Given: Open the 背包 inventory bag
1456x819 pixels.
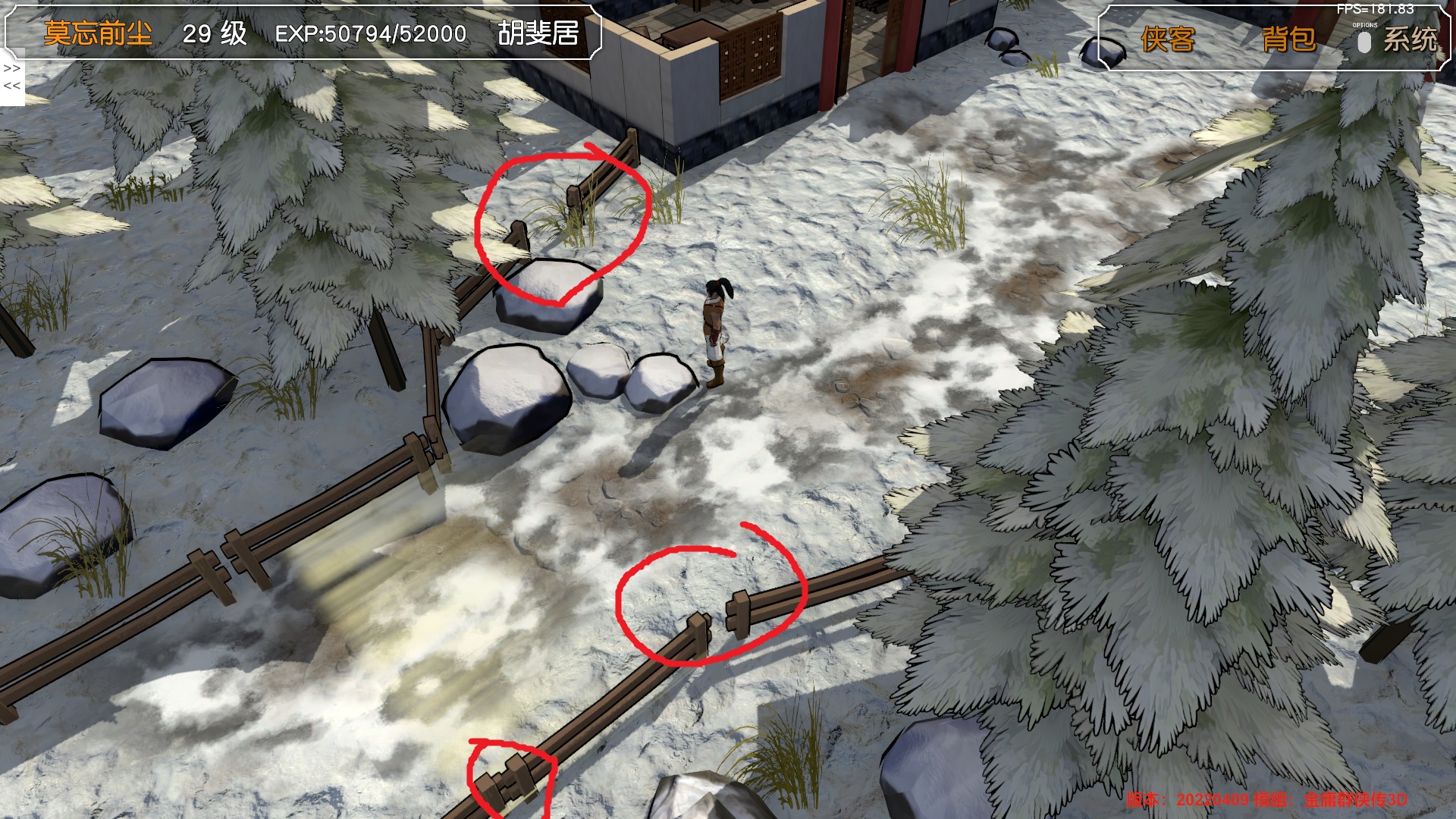Looking at the screenshot, I should tap(1288, 39).
